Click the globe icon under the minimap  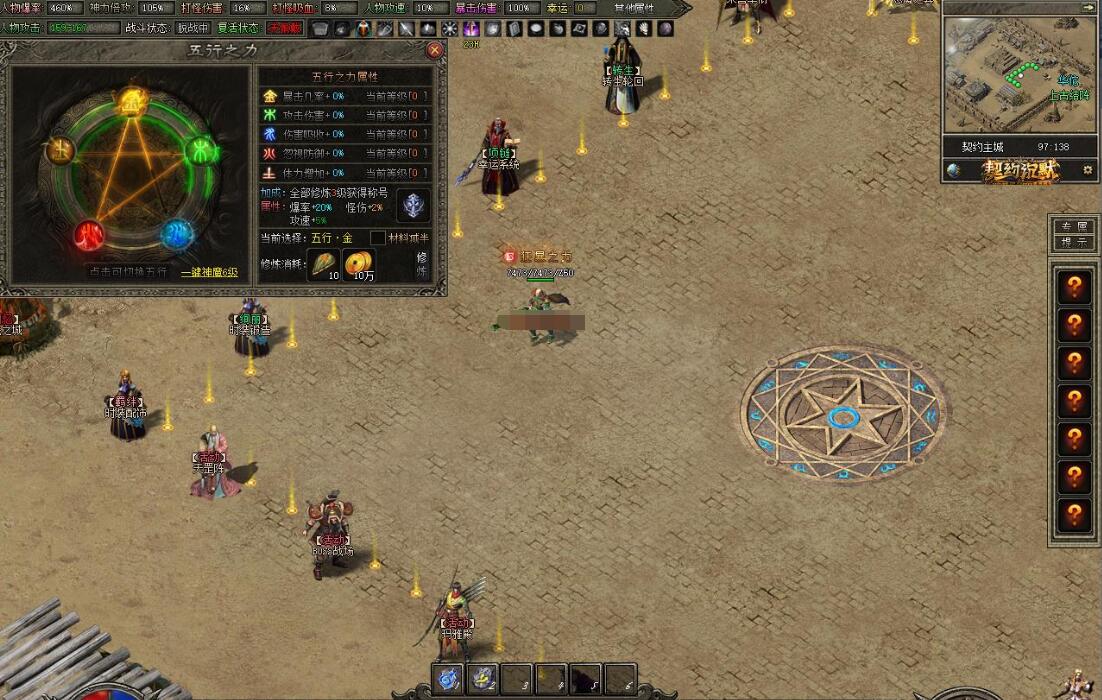(954, 170)
